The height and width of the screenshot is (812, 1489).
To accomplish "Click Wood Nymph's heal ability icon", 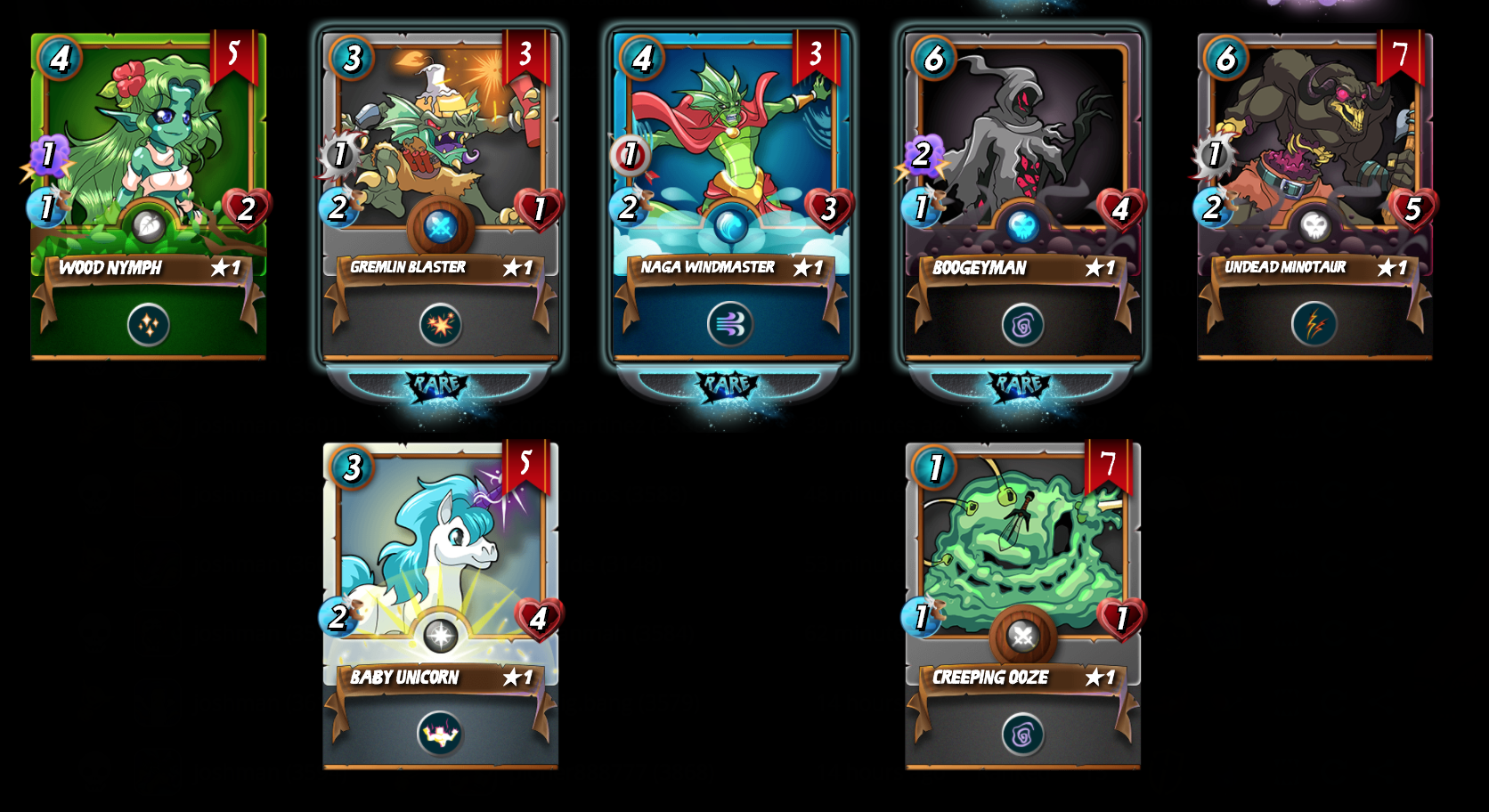I will pyautogui.click(x=148, y=325).
